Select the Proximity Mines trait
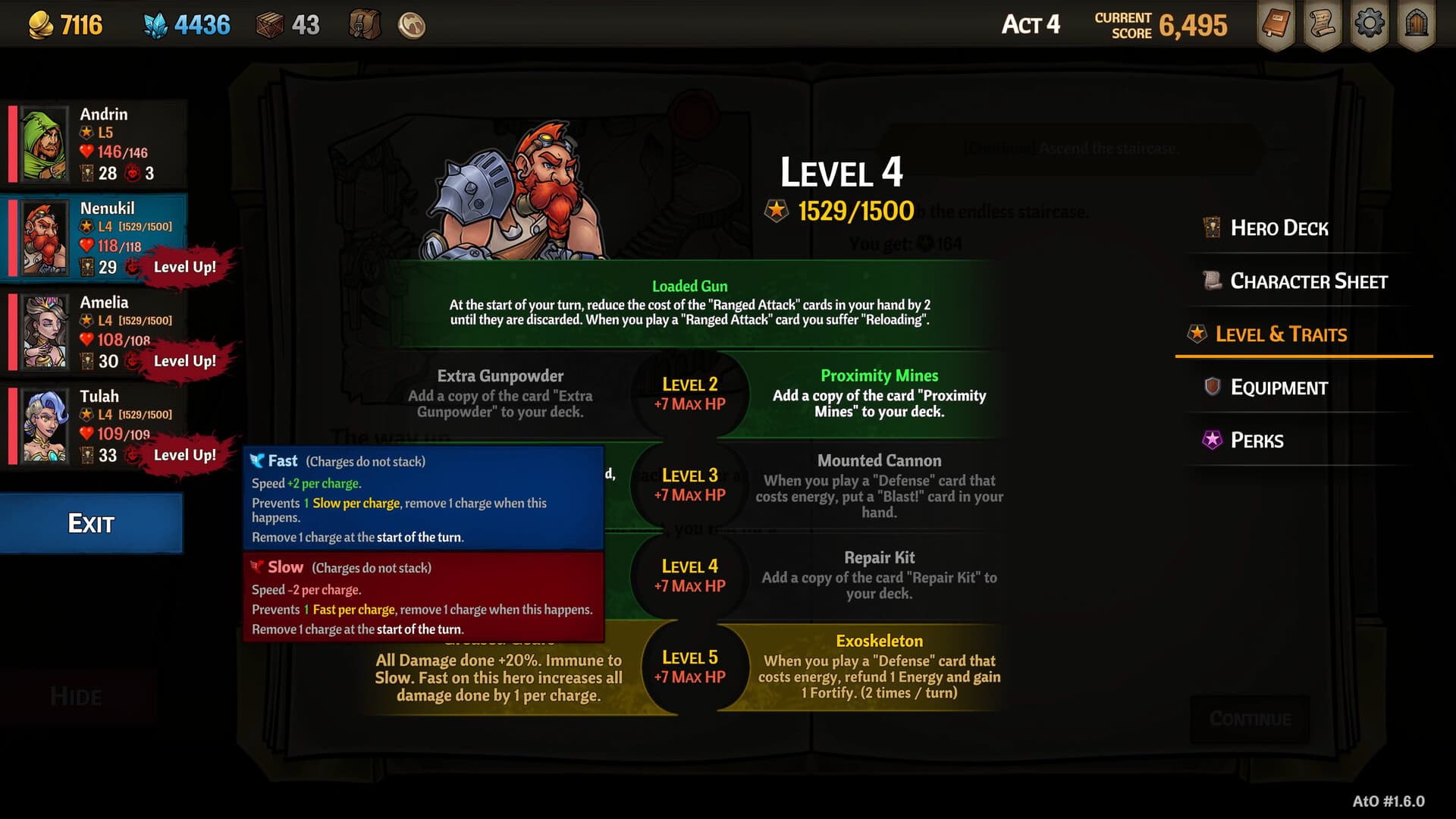The height and width of the screenshot is (819, 1456). click(879, 394)
